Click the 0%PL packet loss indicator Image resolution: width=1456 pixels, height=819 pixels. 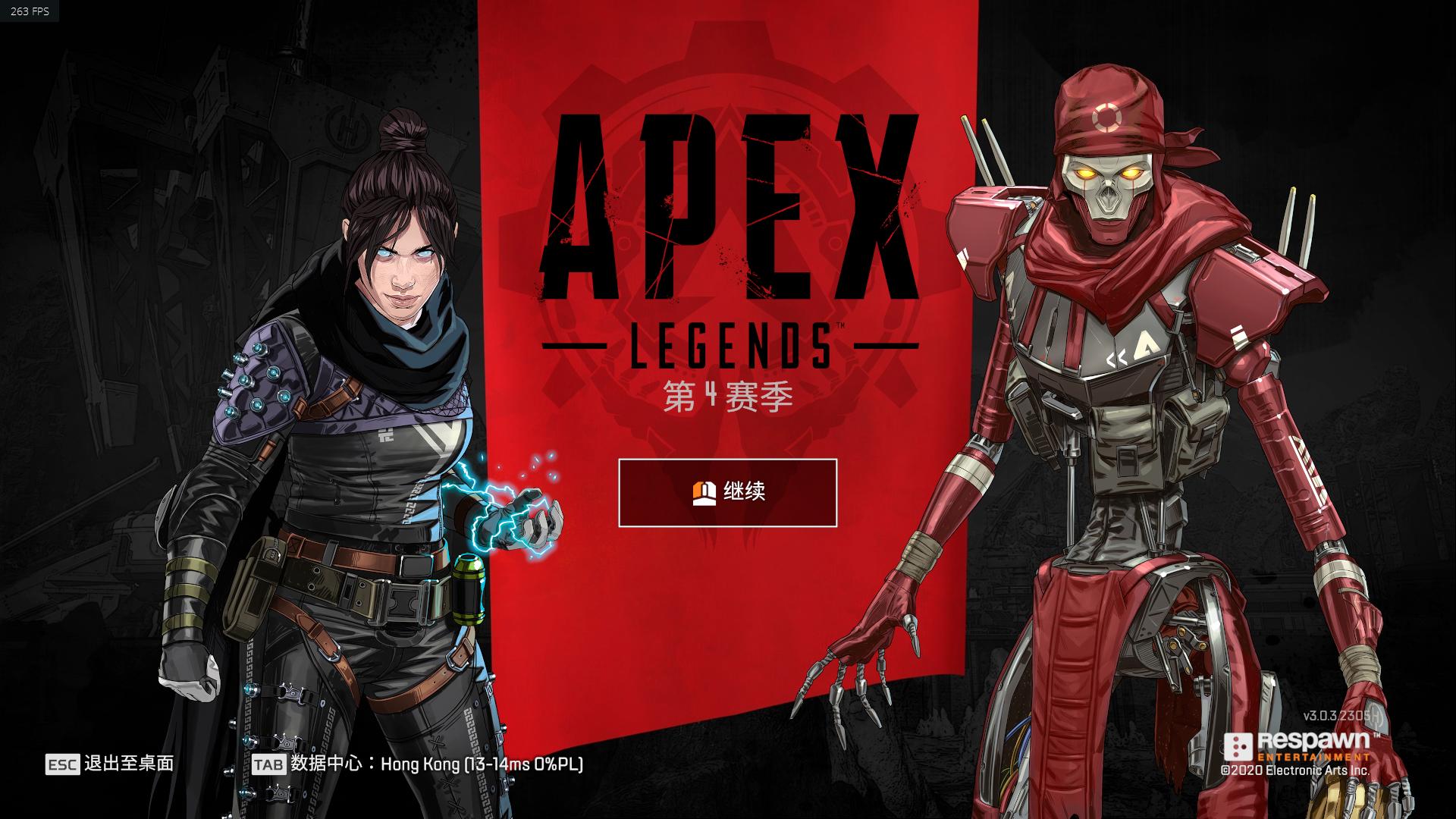[559, 765]
